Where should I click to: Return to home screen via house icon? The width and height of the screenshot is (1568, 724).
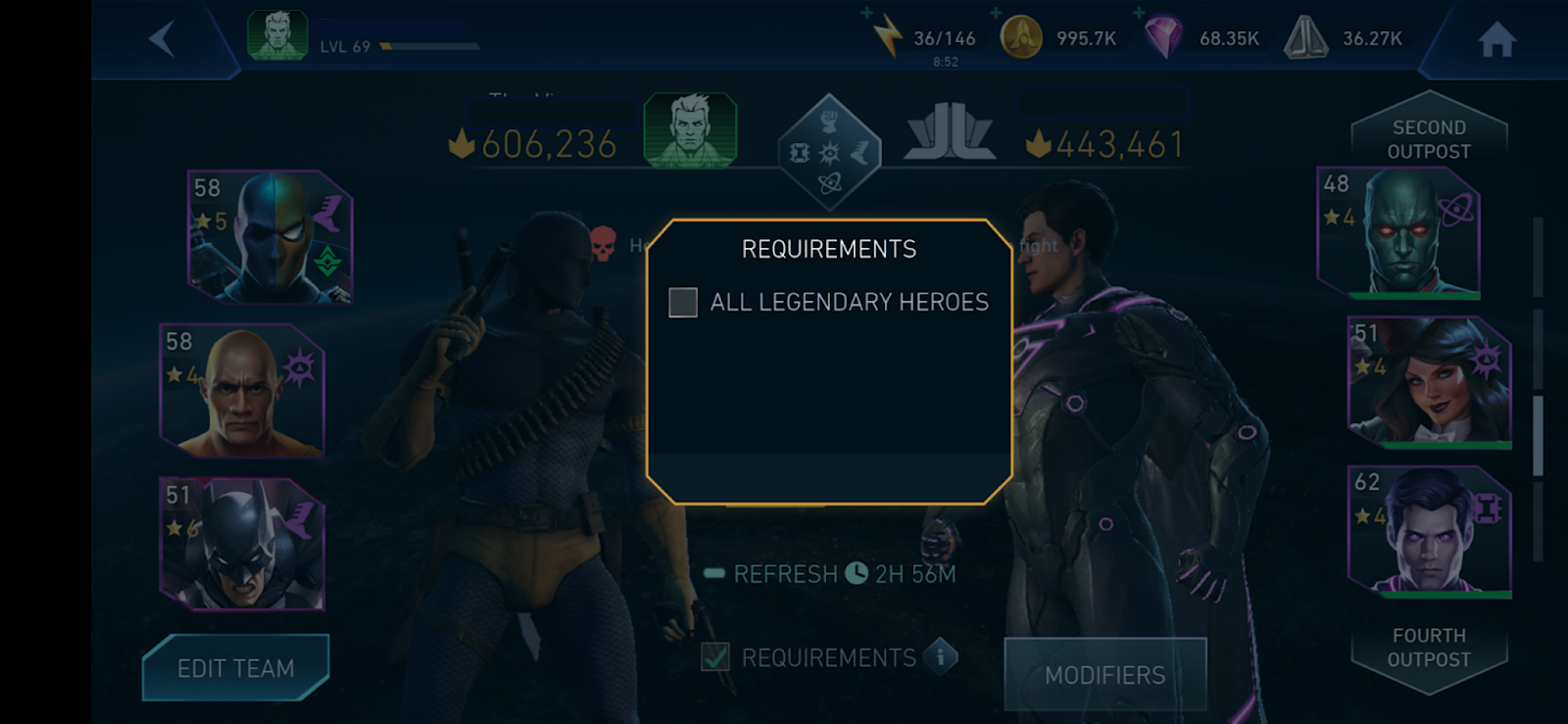click(1496, 40)
